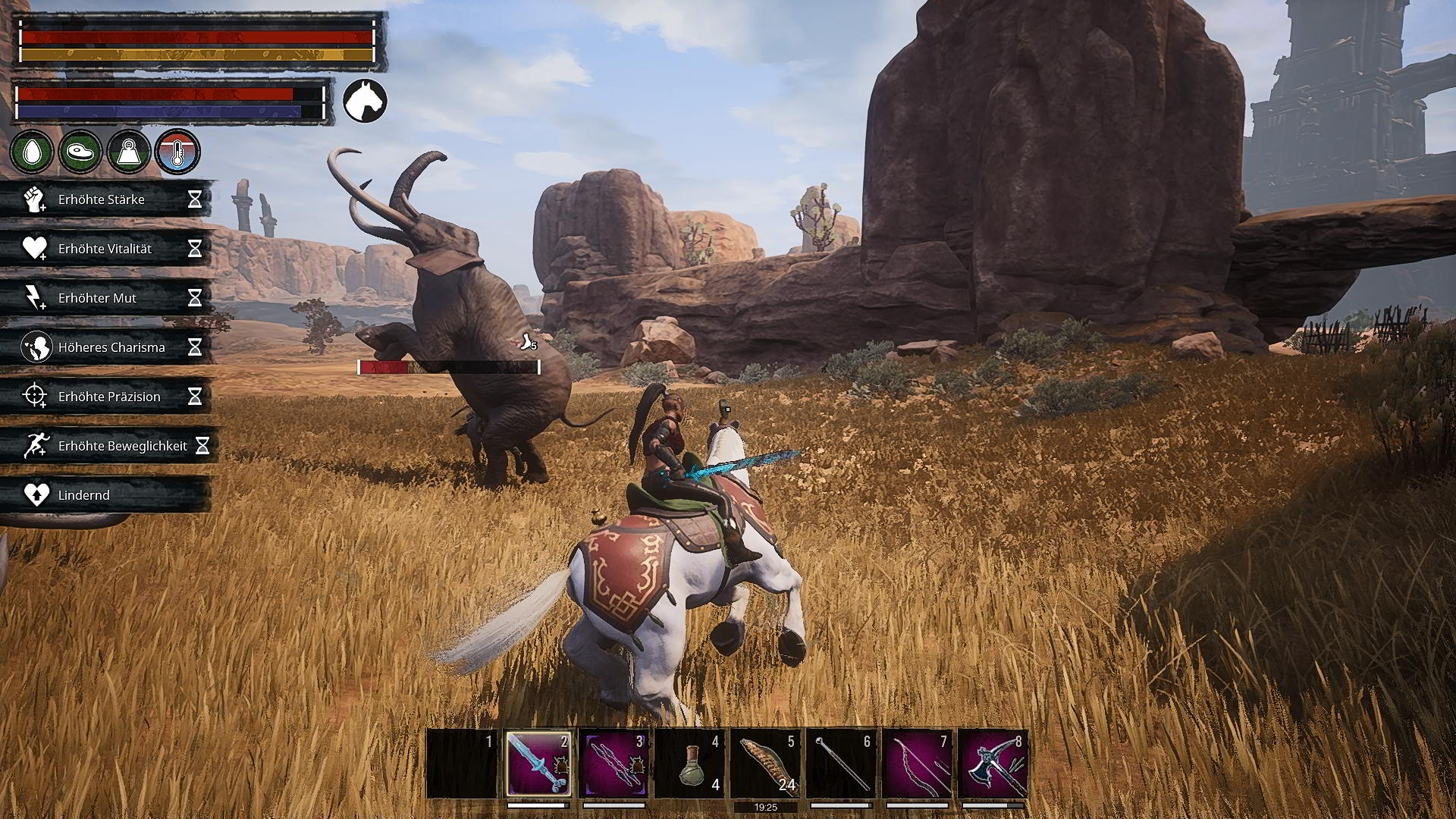Viewport: 1456px width, 819px height.
Task: Choose the striped food item in slot 5
Action: coord(765,763)
